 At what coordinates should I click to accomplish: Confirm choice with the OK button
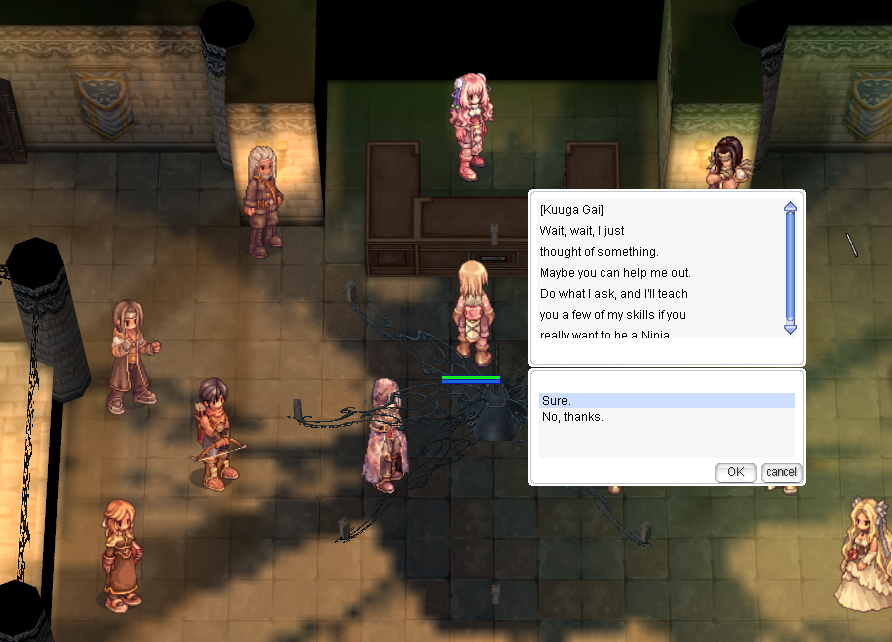coord(735,472)
